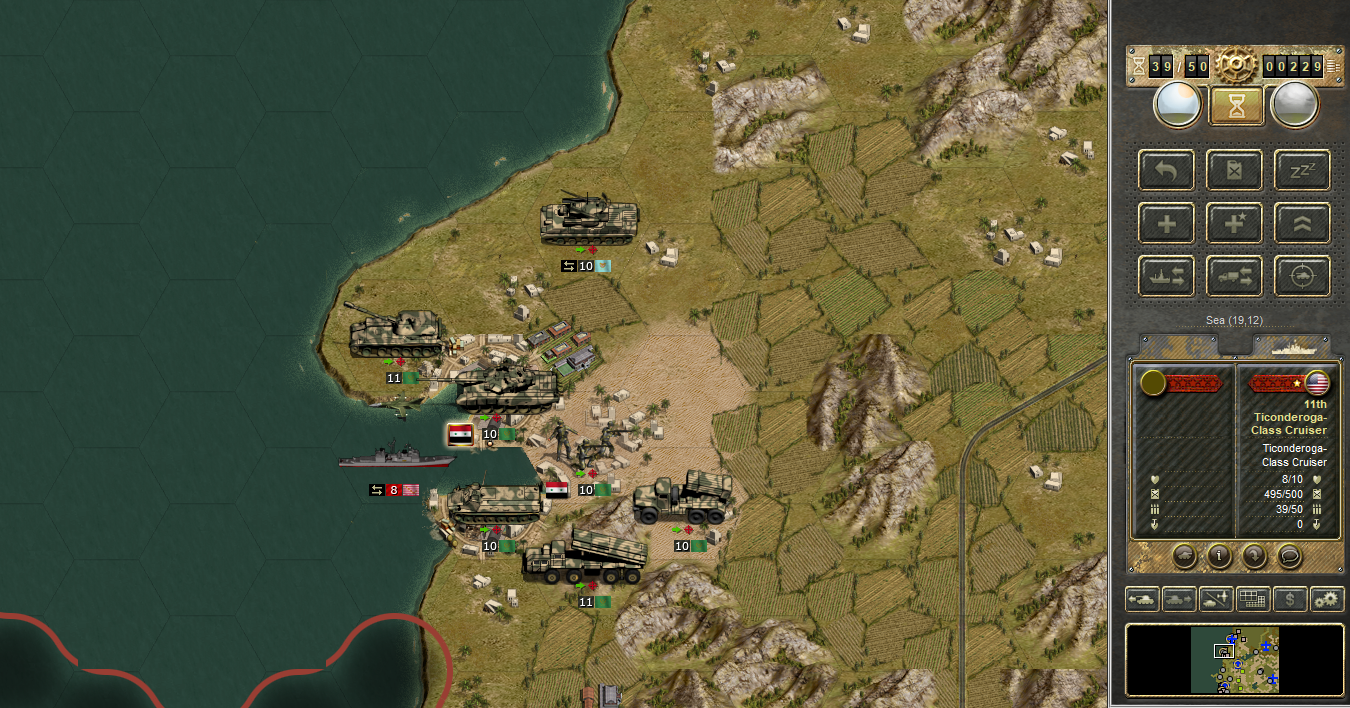Click the plain plus reinforcement button

point(1167,223)
